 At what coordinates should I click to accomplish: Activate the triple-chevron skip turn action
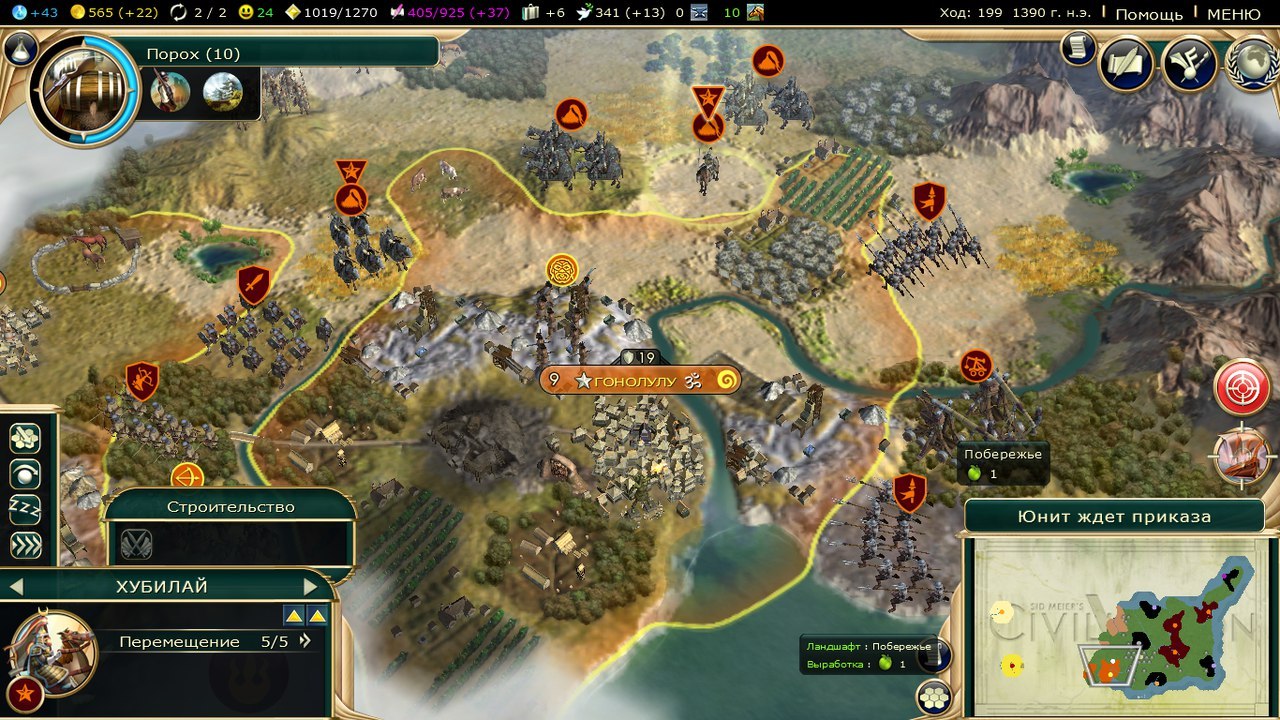[25, 544]
